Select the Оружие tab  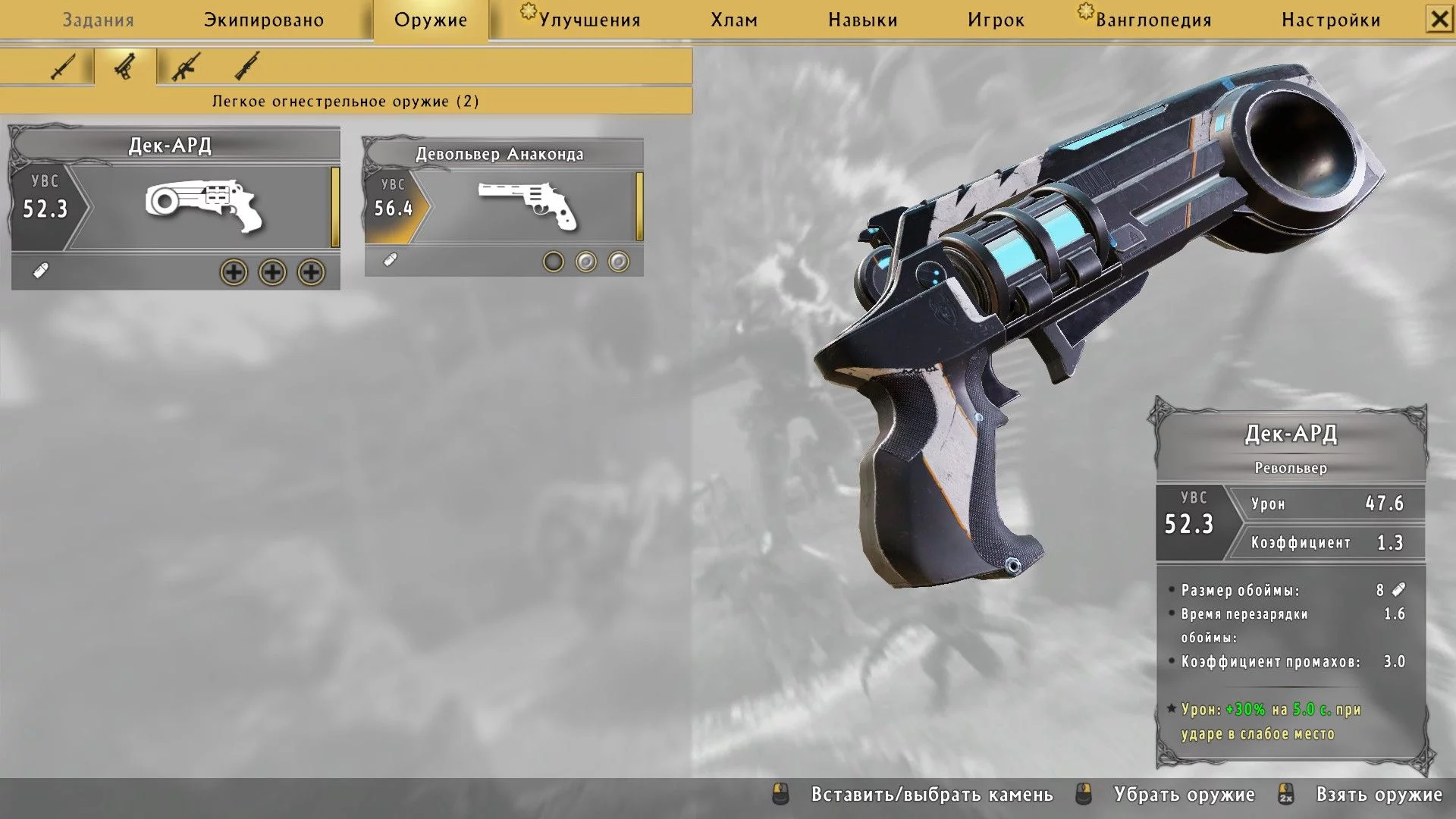(x=431, y=20)
